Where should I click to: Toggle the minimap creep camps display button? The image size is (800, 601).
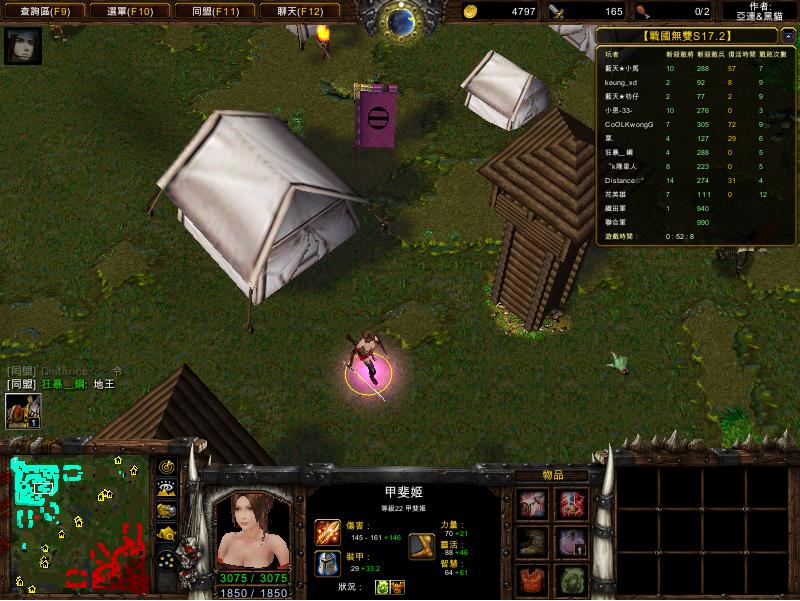[x=166, y=535]
